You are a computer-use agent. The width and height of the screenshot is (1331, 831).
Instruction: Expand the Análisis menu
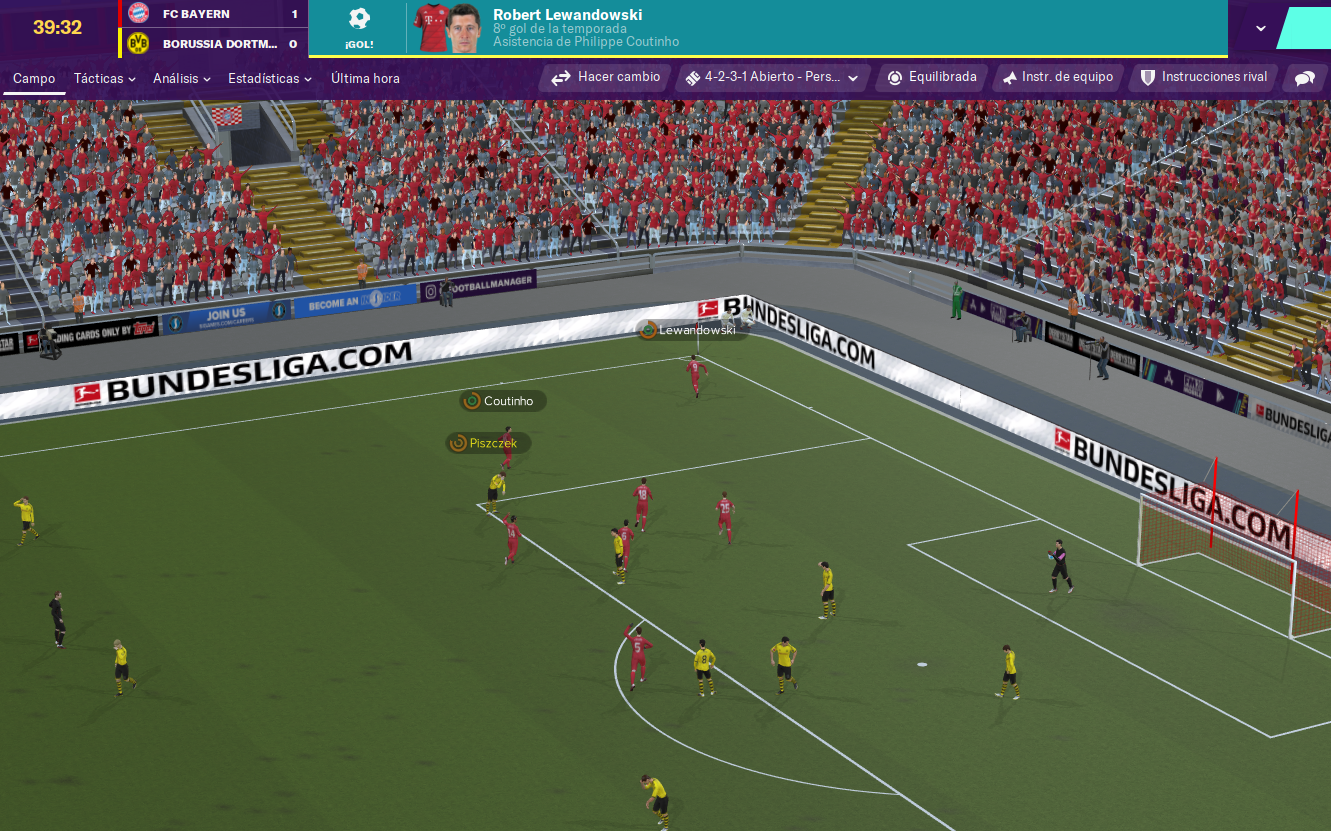[181, 78]
